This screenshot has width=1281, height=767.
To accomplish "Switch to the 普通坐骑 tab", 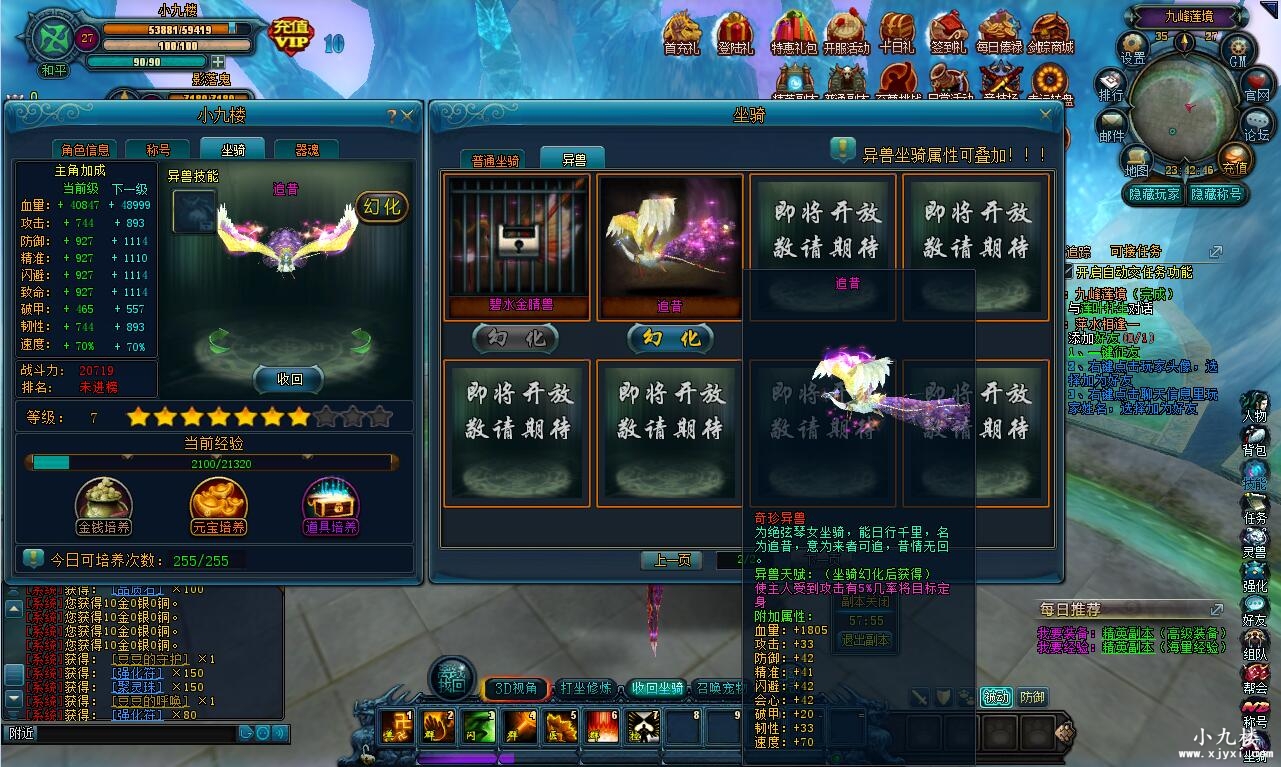I will 495,160.
